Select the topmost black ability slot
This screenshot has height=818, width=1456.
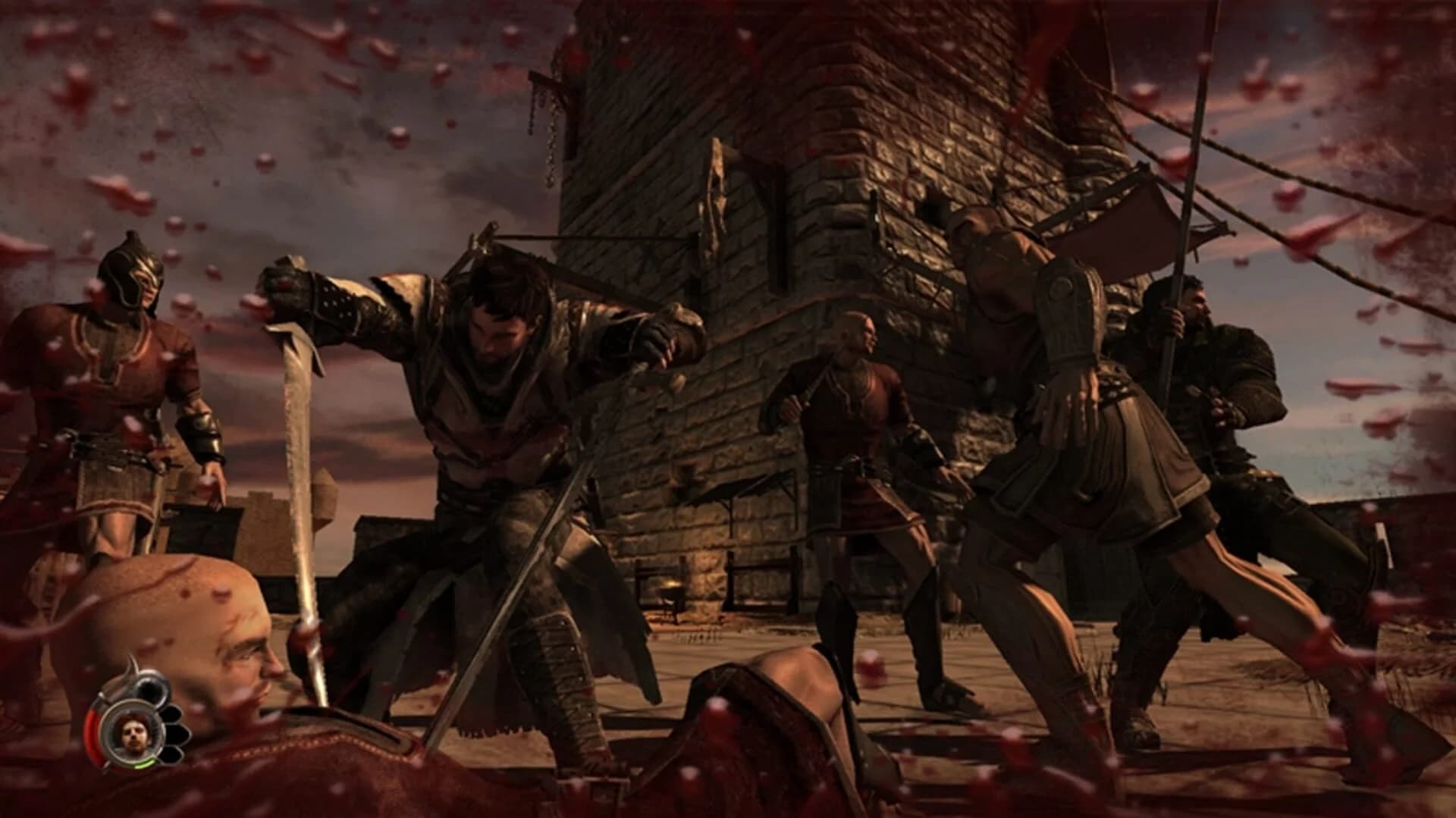150,688
